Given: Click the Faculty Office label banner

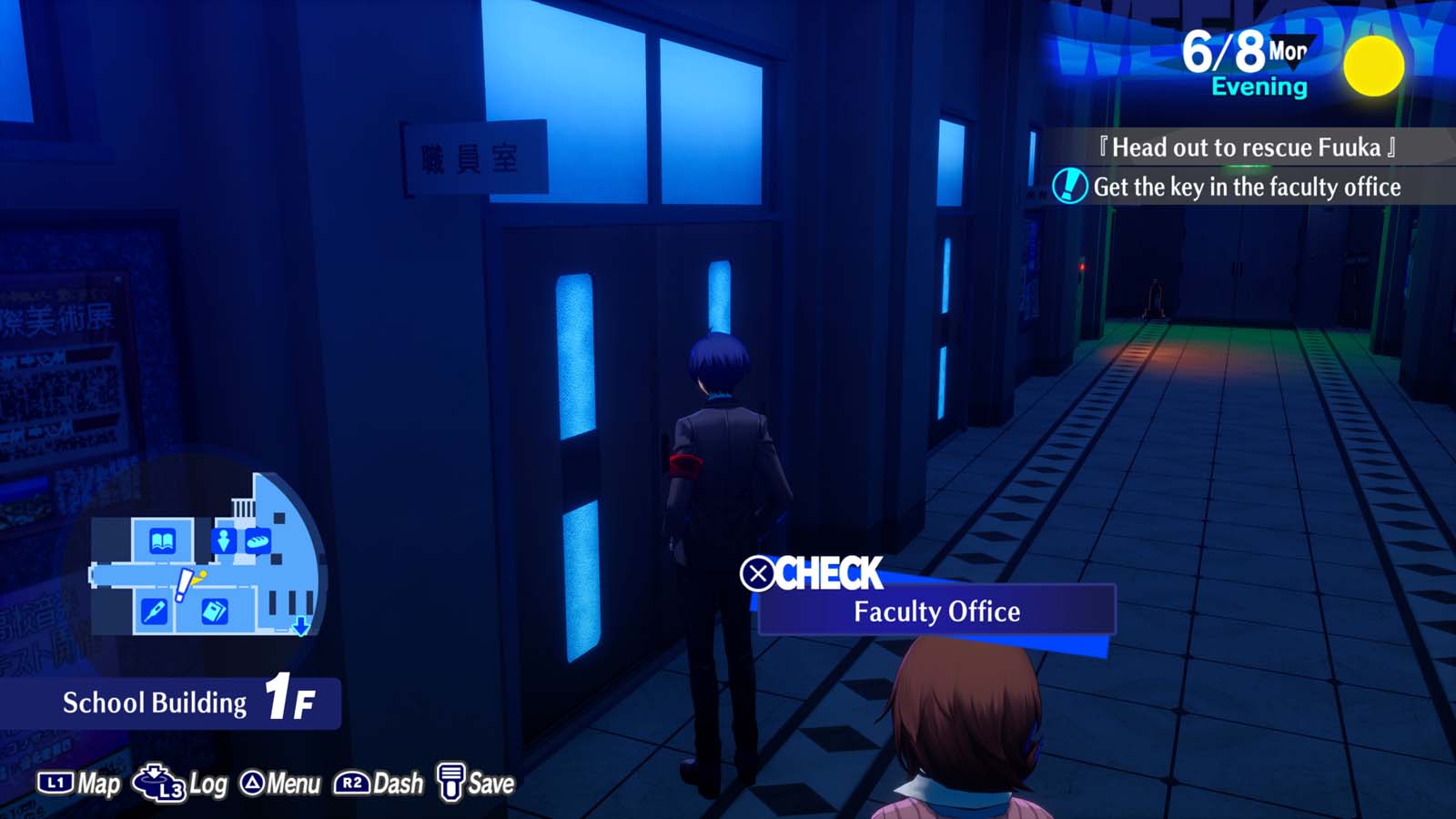Looking at the screenshot, I should [x=936, y=612].
